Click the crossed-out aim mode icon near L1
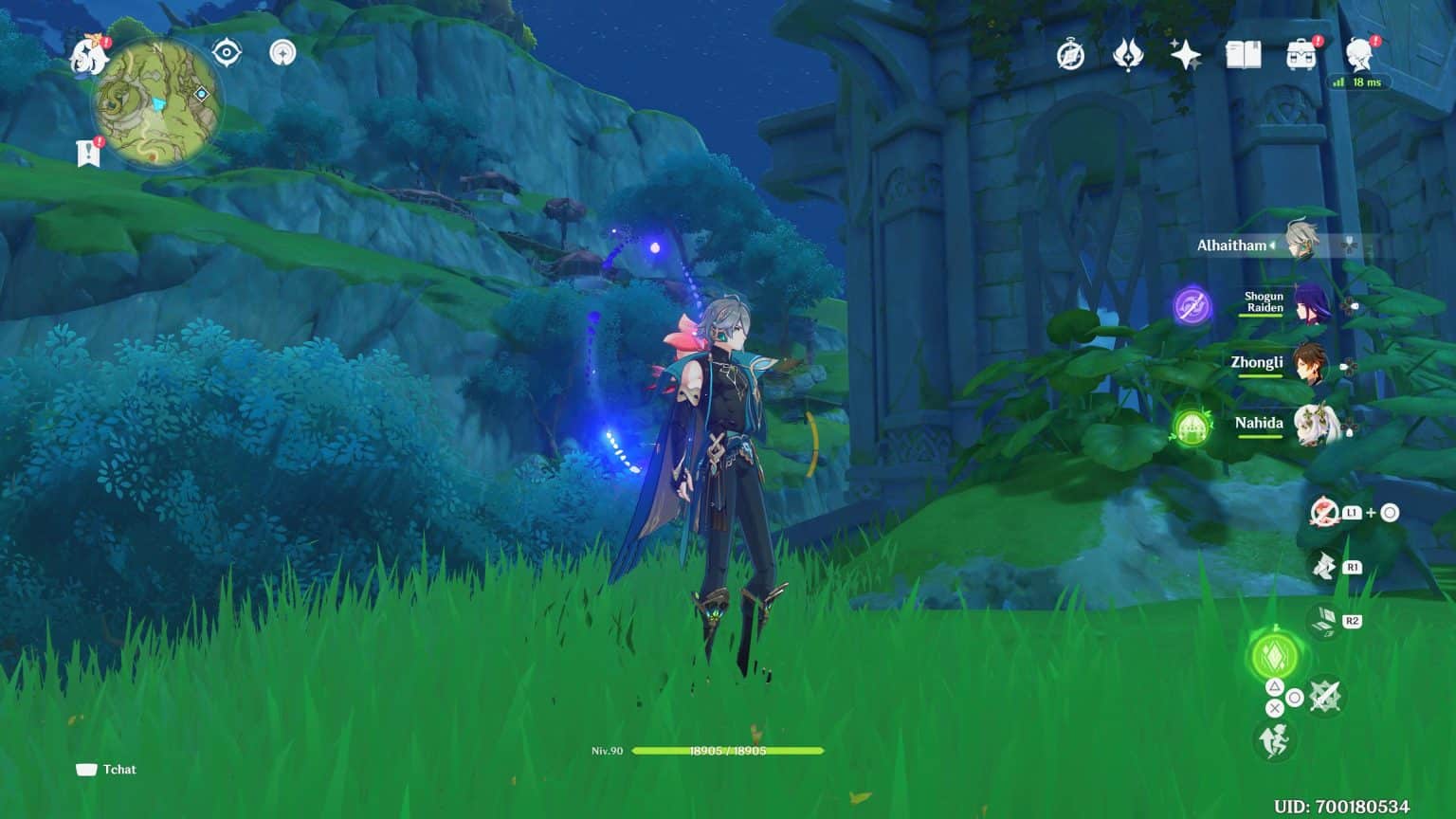 click(x=1325, y=512)
